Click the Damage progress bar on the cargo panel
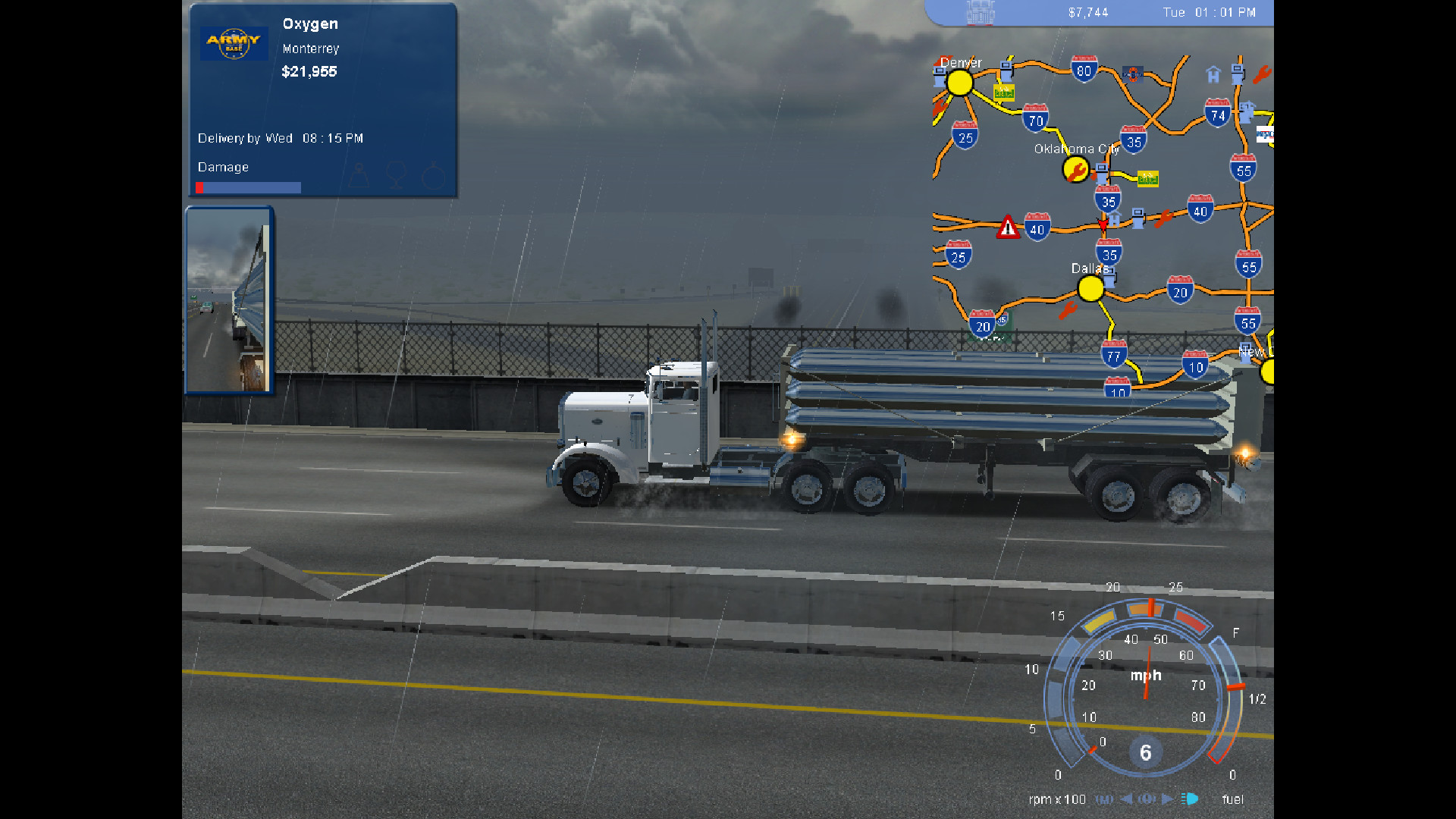 click(x=247, y=187)
